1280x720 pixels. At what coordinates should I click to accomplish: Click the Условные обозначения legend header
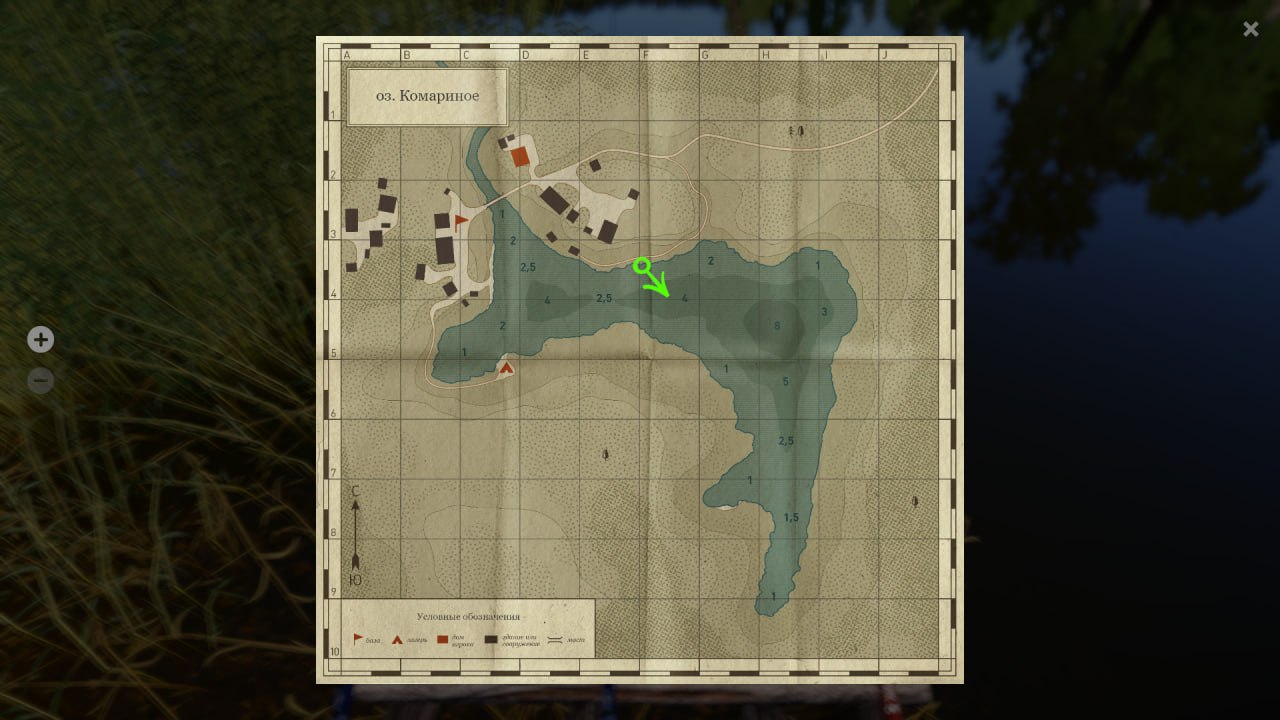point(467,616)
